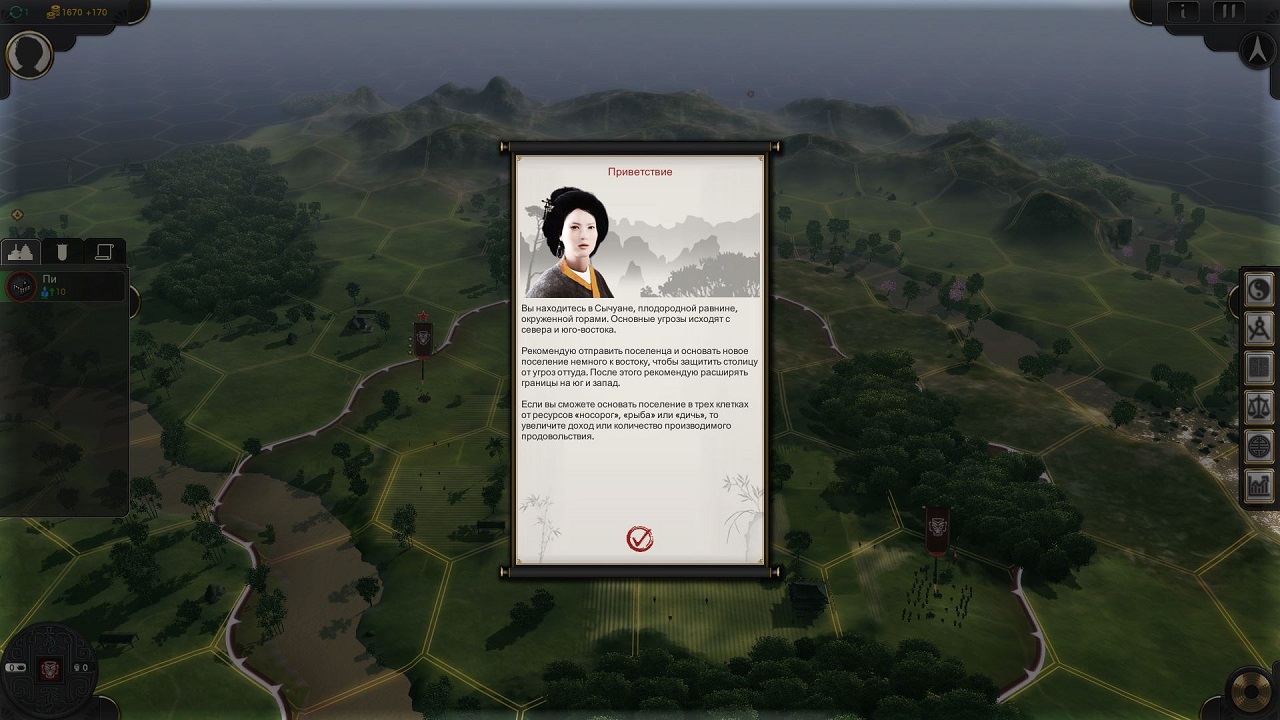
Task: Open the globe panel icon
Action: [x=1258, y=446]
